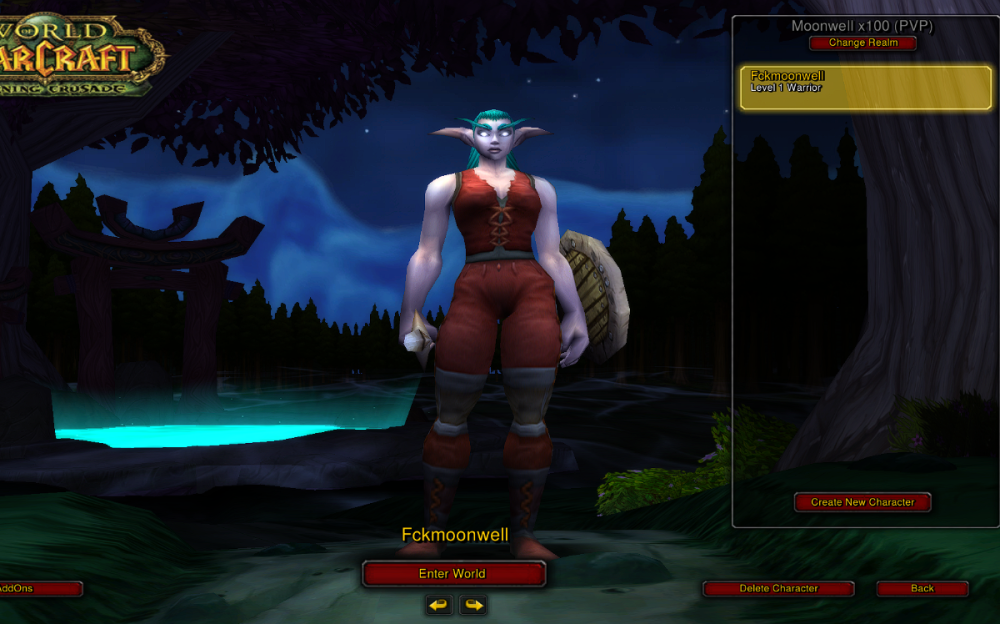Delete the selected character
The image size is (1000, 624).
click(x=778, y=589)
